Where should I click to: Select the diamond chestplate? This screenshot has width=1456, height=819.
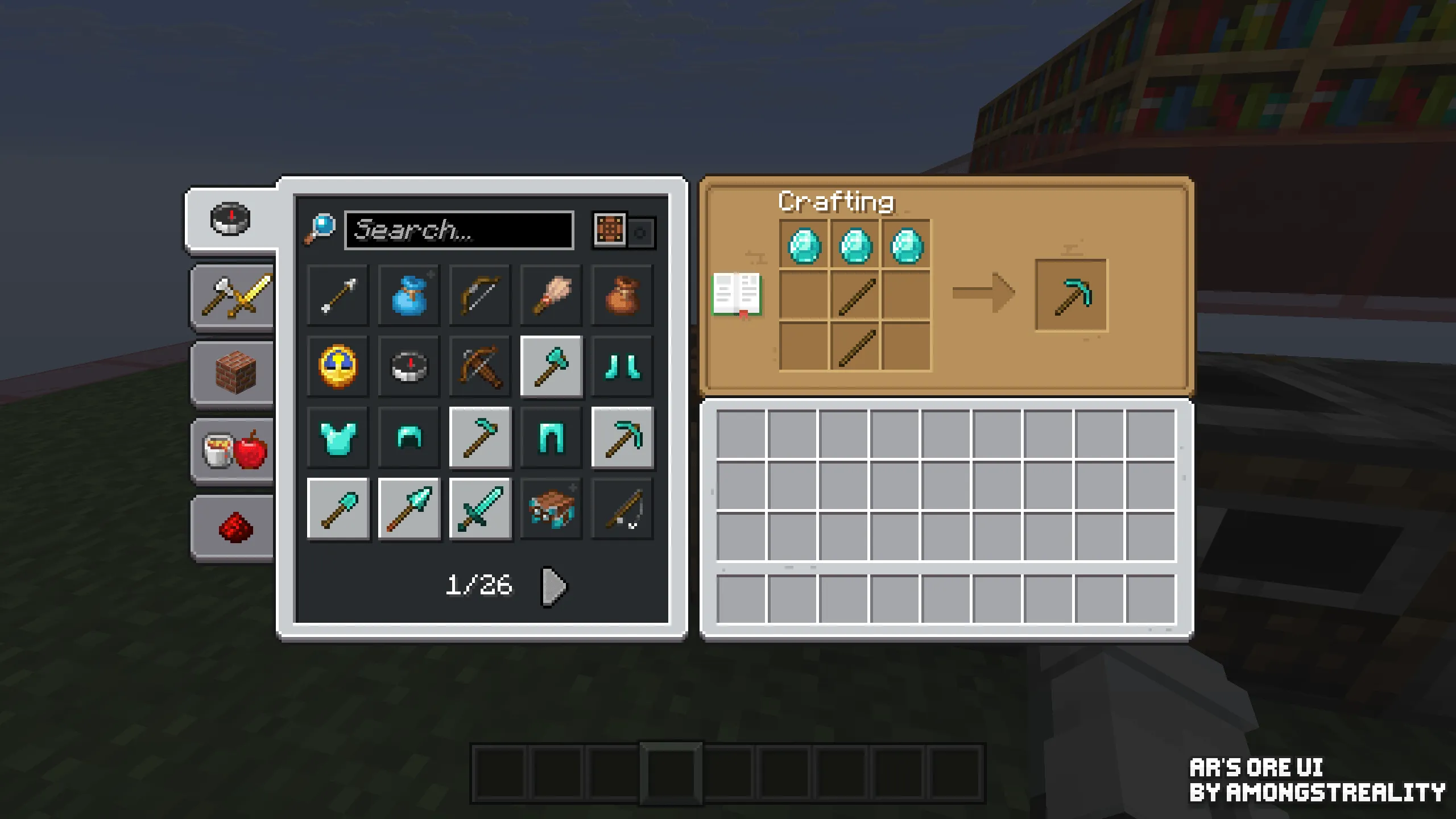[338, 438]
